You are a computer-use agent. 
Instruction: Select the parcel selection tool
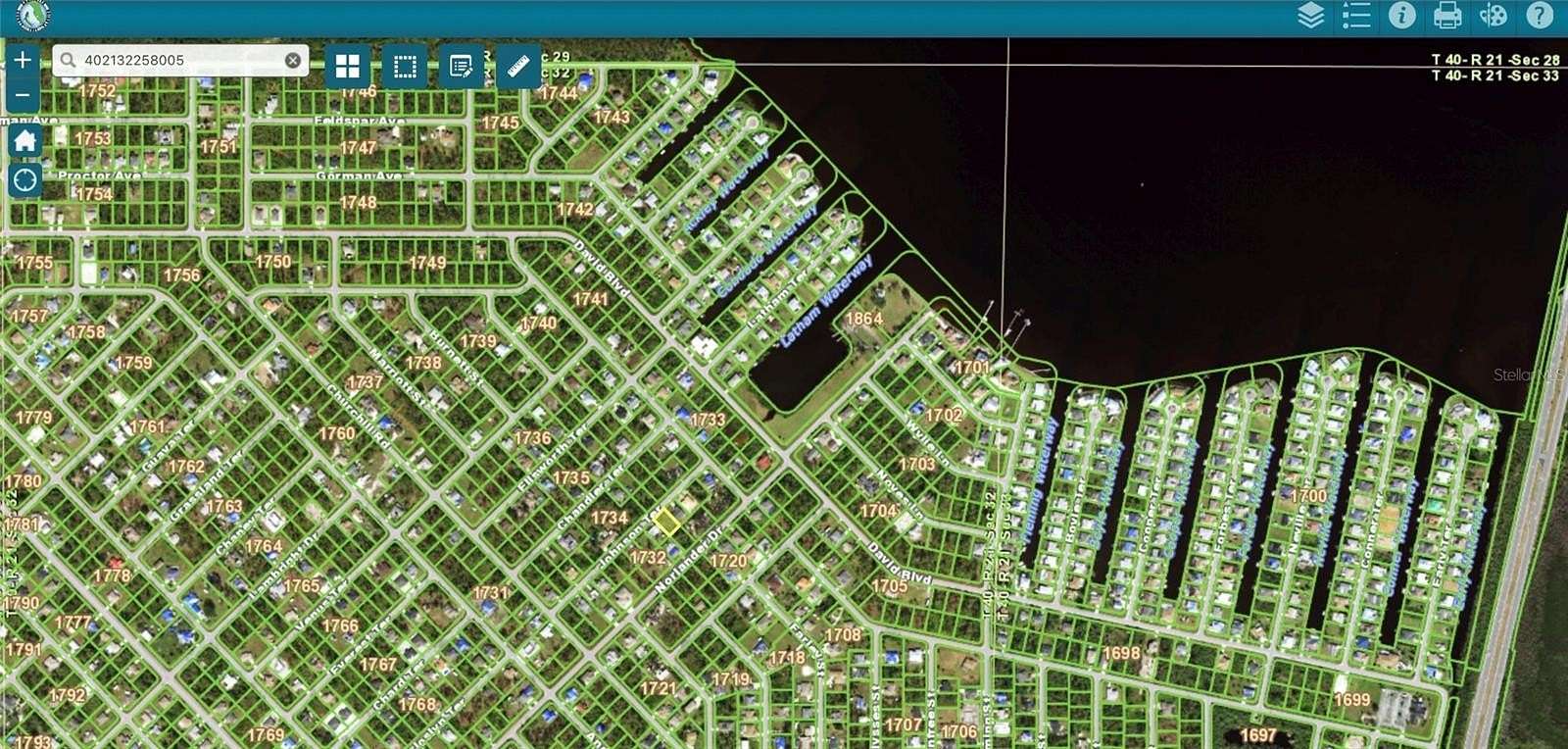pyautogui.click(x=404, y=68)
